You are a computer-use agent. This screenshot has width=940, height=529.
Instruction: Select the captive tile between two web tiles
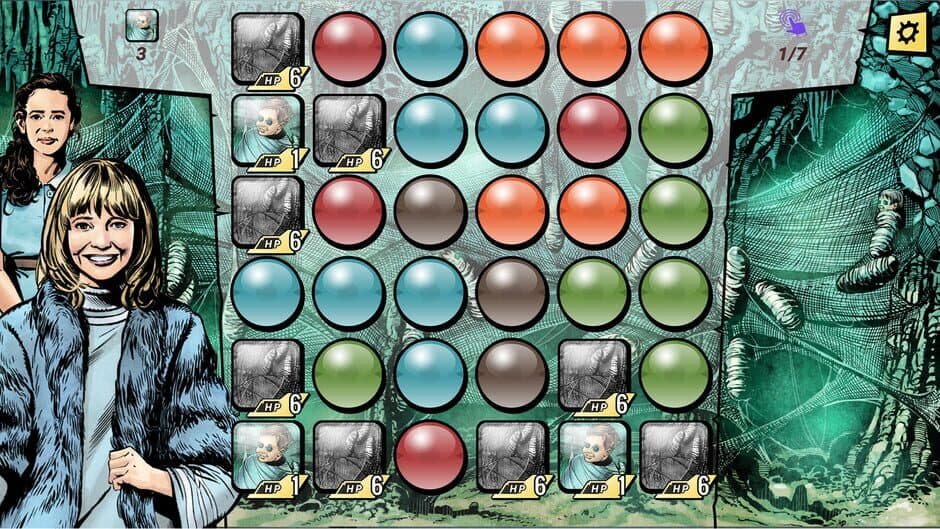[593, 456]
